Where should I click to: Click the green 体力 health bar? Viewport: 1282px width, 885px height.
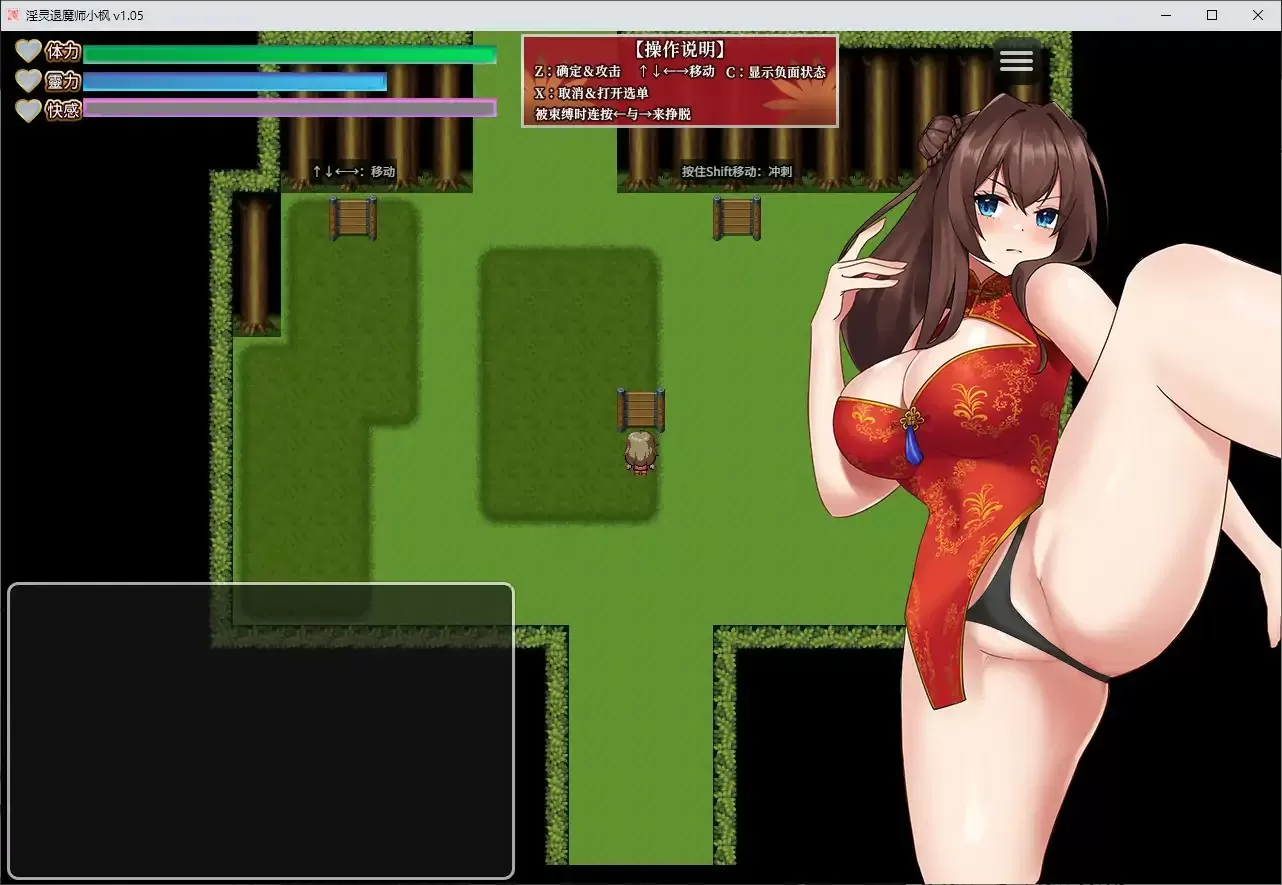pyautogui.click(x=290, y=54)
